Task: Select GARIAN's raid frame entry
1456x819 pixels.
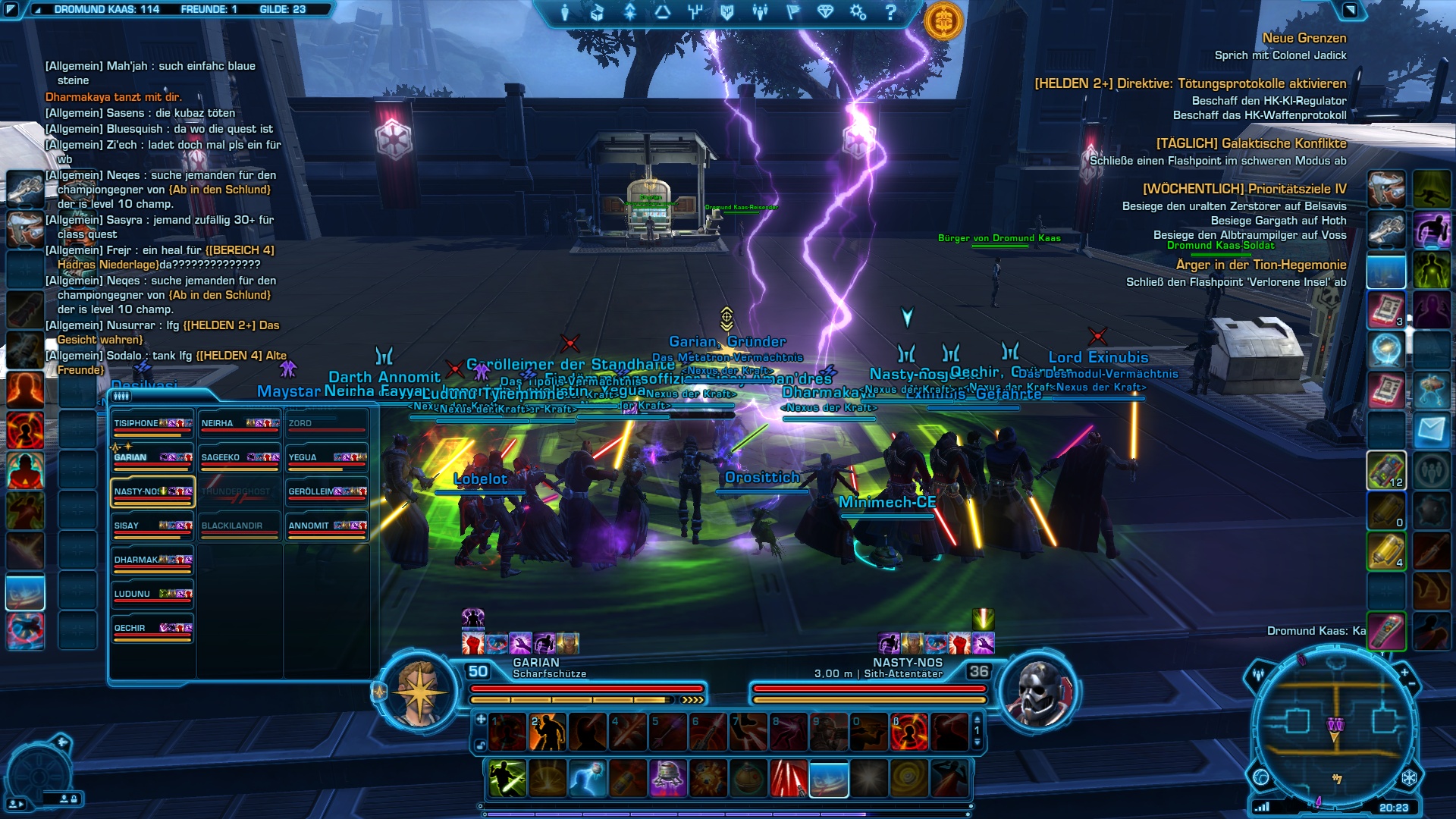Action: [152, 458]
